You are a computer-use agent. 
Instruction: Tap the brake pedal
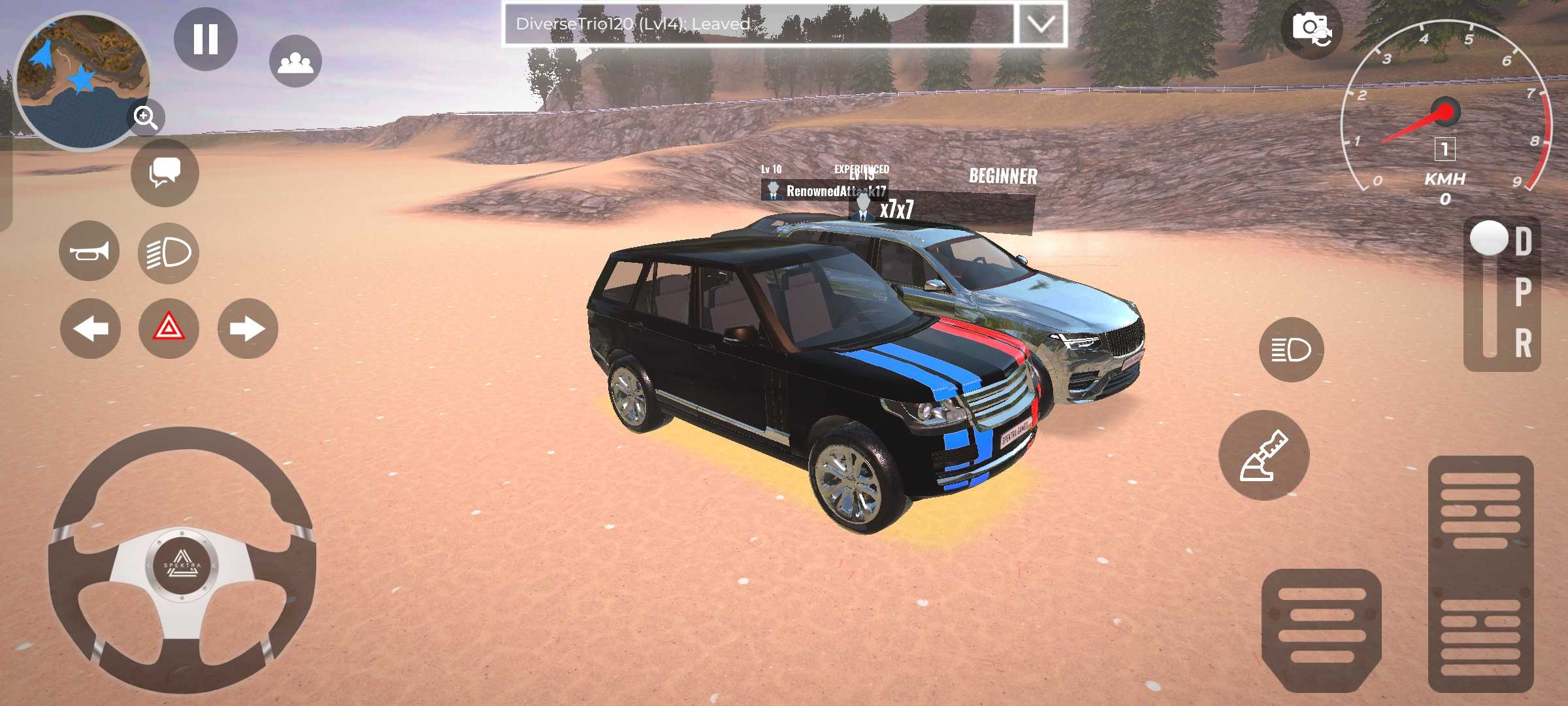(1321, 629)
